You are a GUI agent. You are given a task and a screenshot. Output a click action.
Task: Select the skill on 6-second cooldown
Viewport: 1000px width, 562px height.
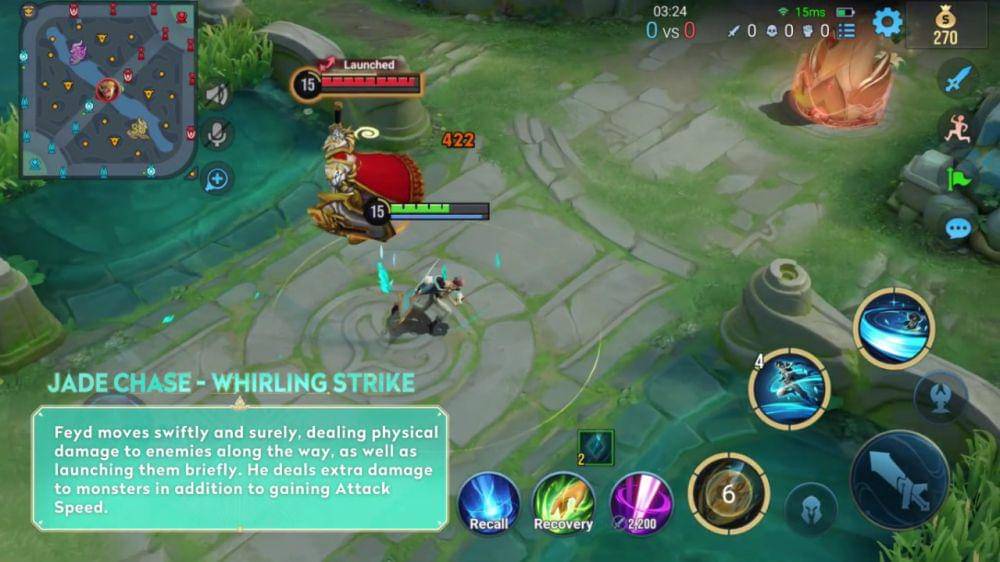click(729, 493)
